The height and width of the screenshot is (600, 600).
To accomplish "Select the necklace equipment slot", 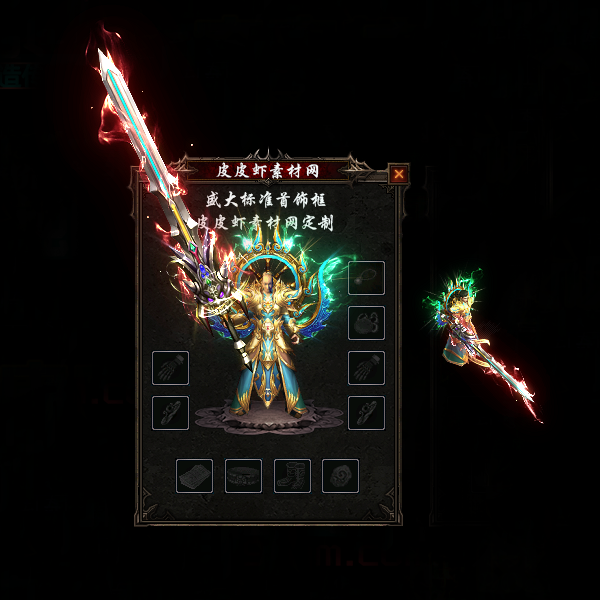I will (366, 277).
